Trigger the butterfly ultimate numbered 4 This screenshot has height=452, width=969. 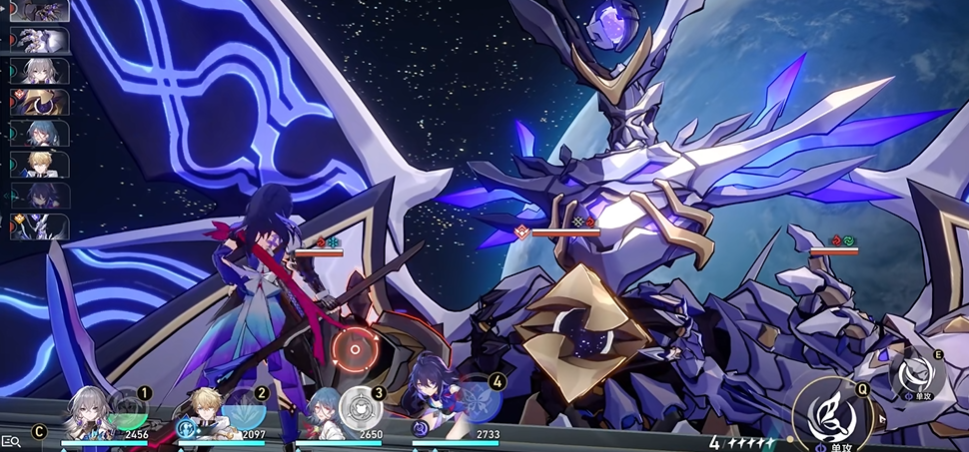(480, 399)
